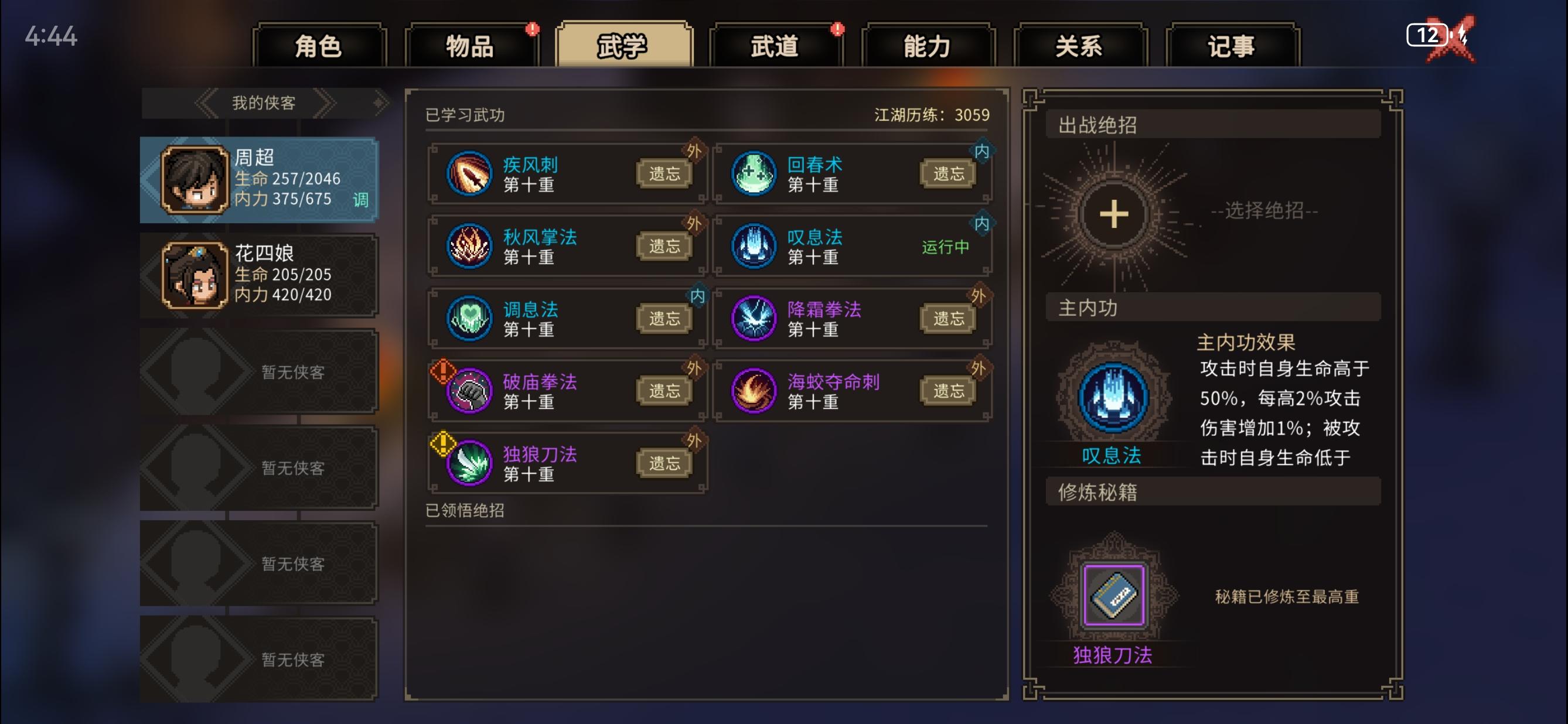
Task: Select the 疾风刺 skill icon
Action: point(469,173)
